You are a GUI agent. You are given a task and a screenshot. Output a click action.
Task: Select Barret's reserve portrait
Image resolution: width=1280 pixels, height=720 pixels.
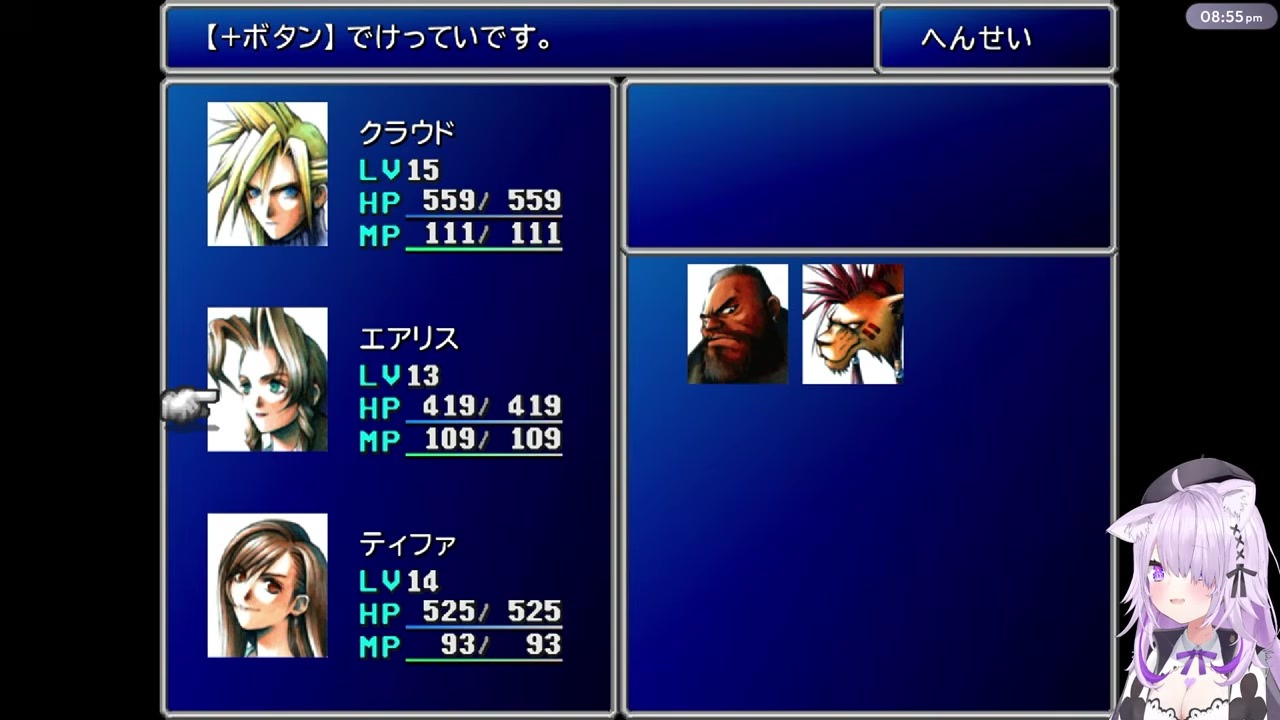(x=737, y=324)
